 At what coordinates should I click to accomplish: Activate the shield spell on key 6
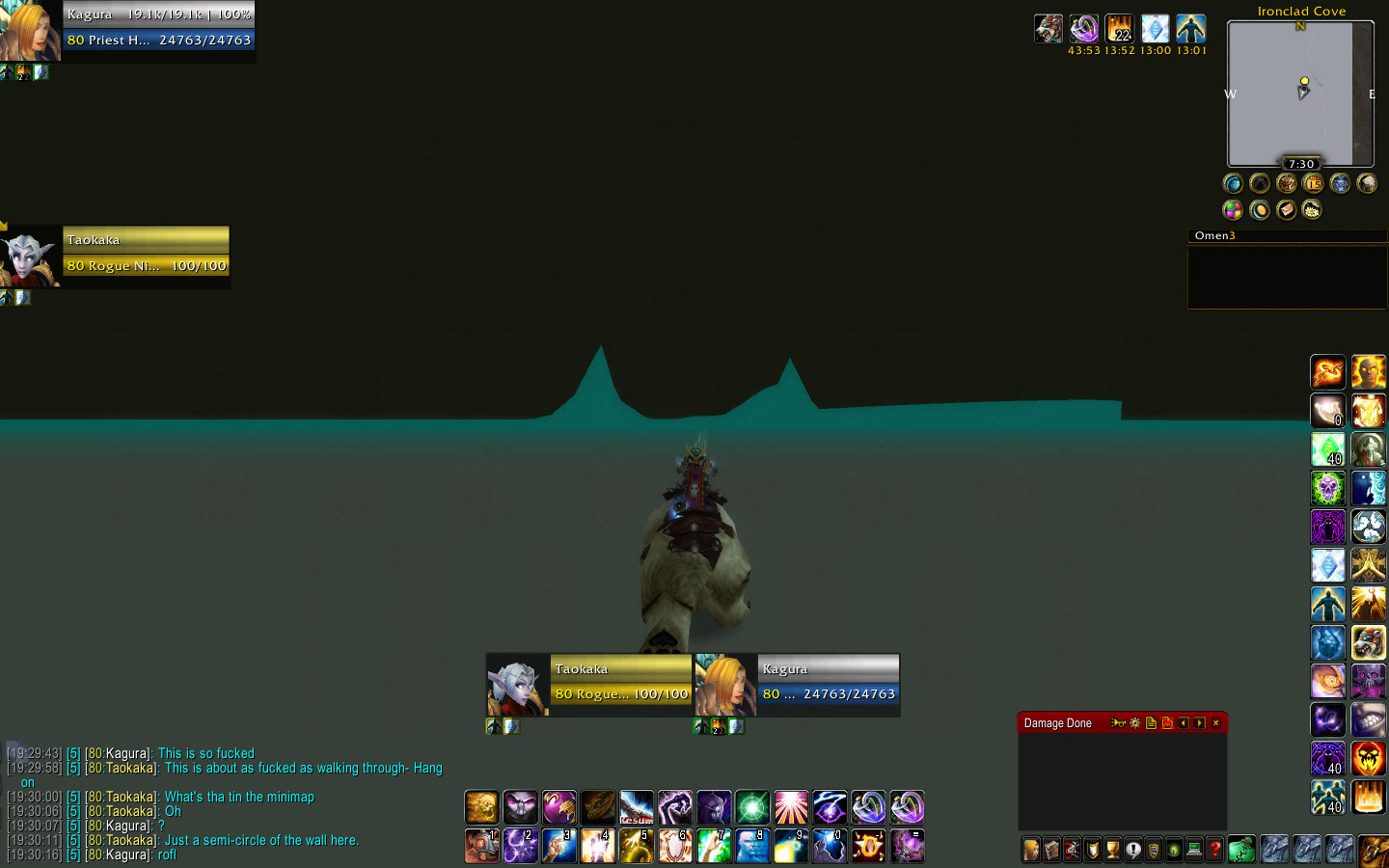675,846
